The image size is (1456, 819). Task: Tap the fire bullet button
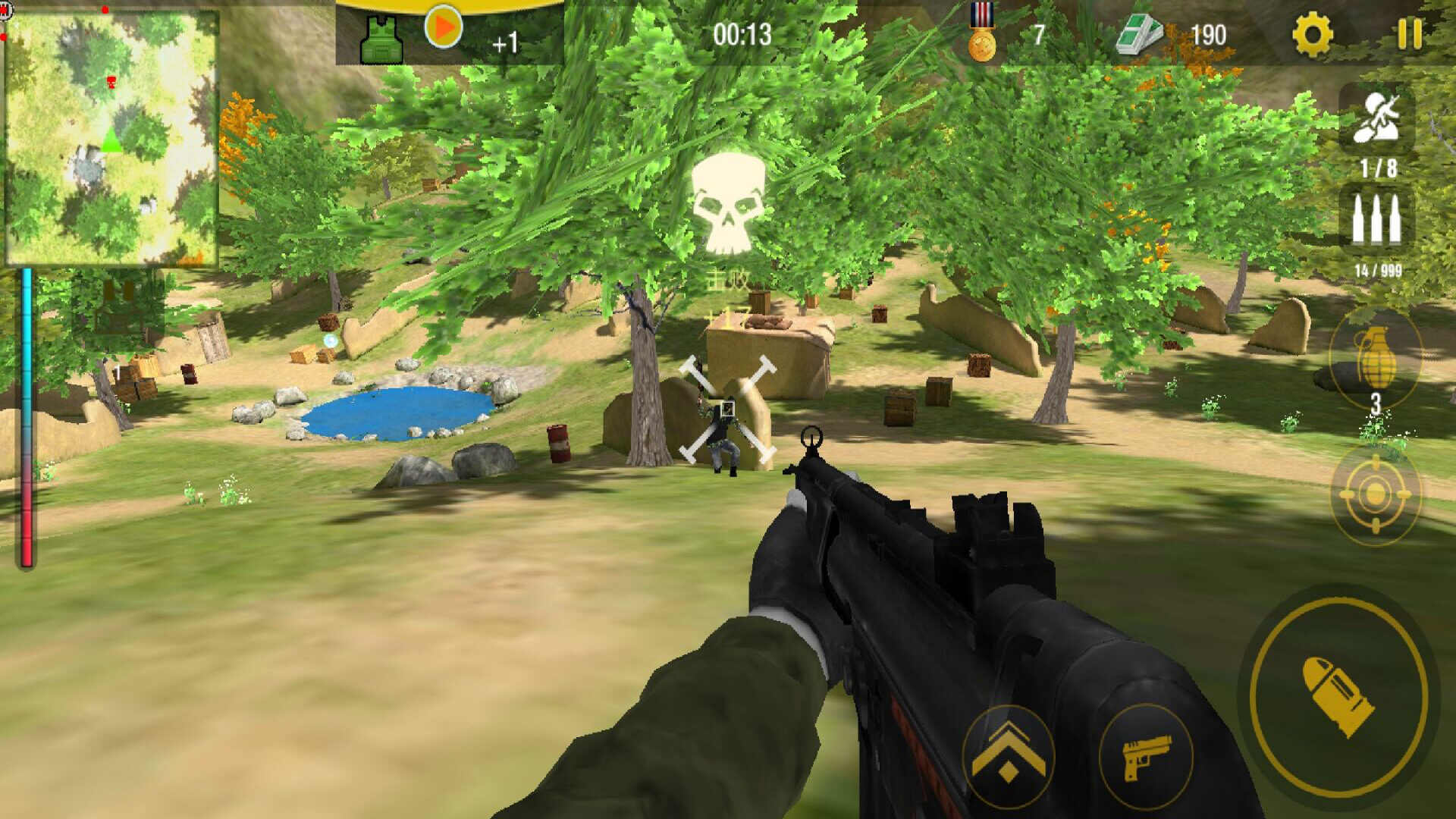(1338, 696)
